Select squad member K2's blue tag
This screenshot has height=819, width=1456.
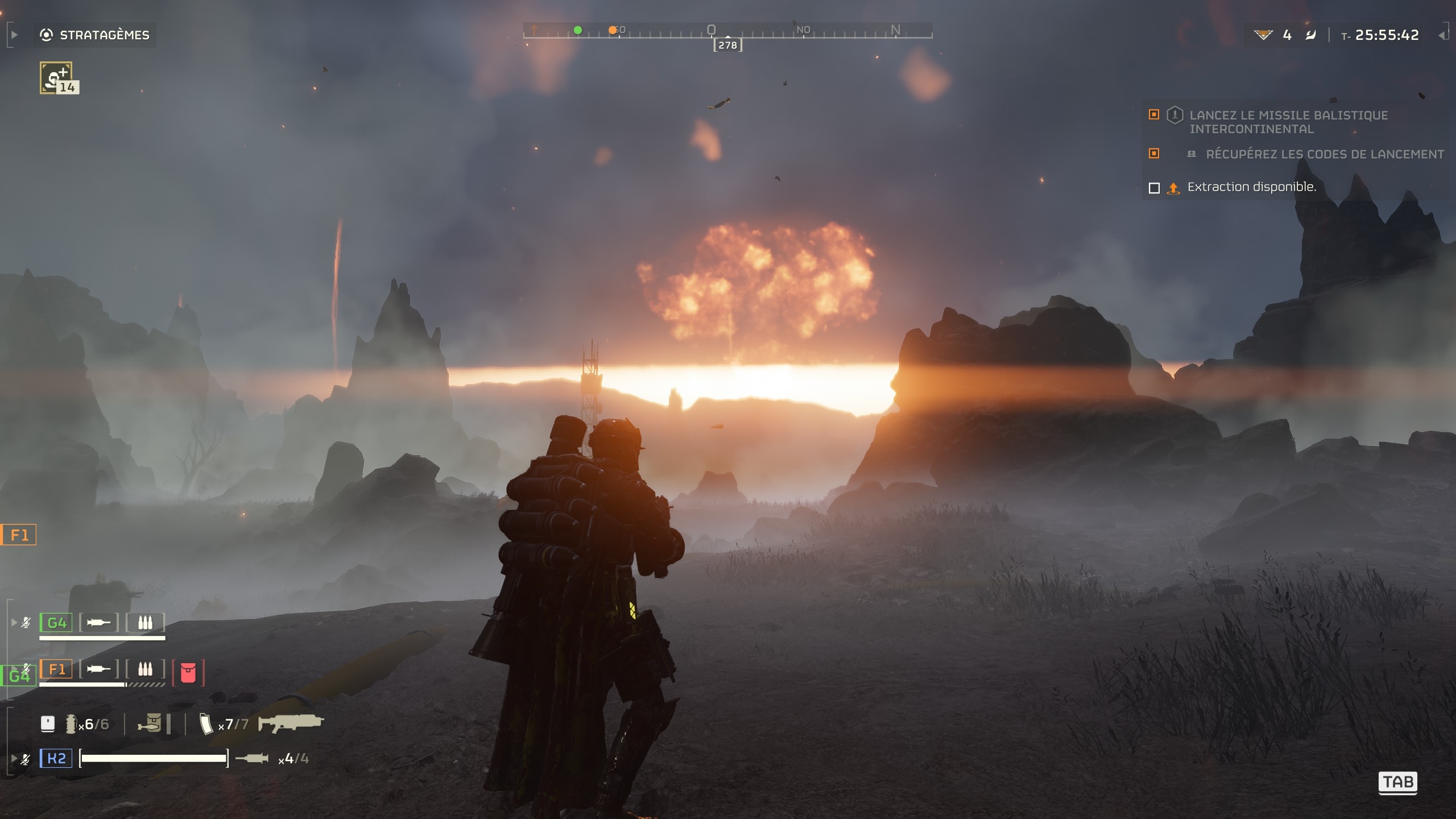[56, 758]
